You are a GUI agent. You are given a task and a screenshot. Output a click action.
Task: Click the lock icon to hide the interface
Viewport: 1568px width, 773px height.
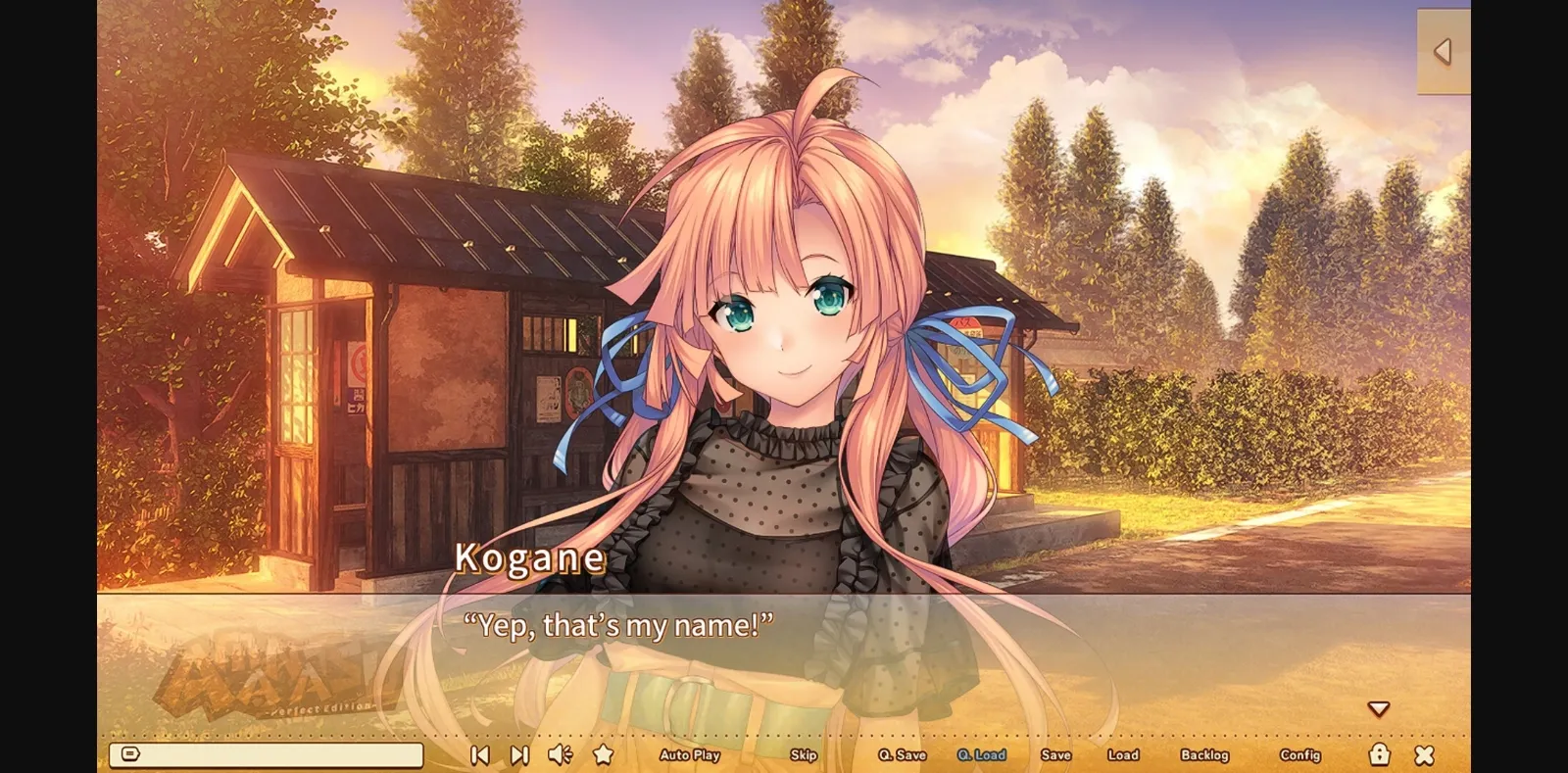click(x=1380, y=754)
